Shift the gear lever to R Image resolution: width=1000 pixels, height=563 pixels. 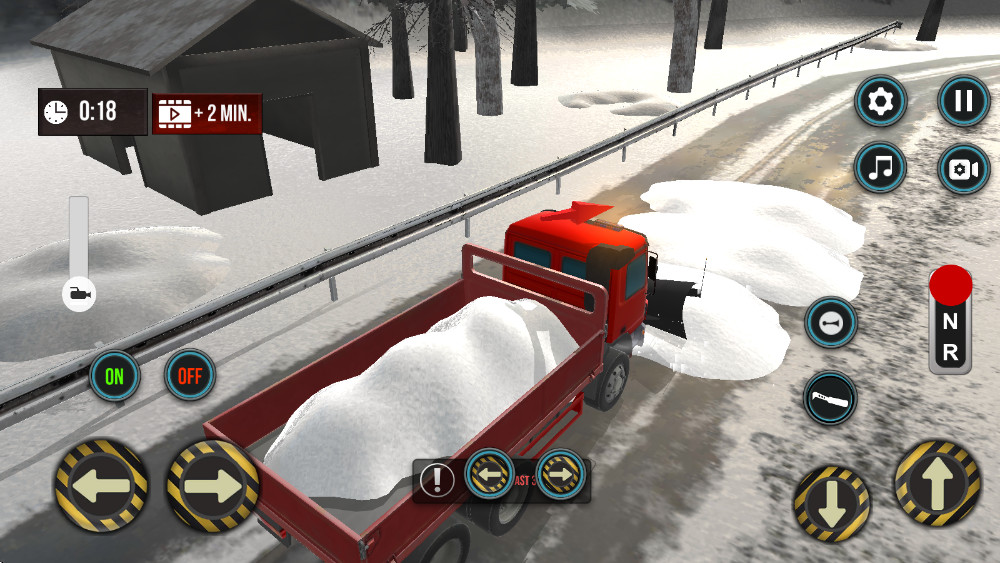click(x=950, y=352)
